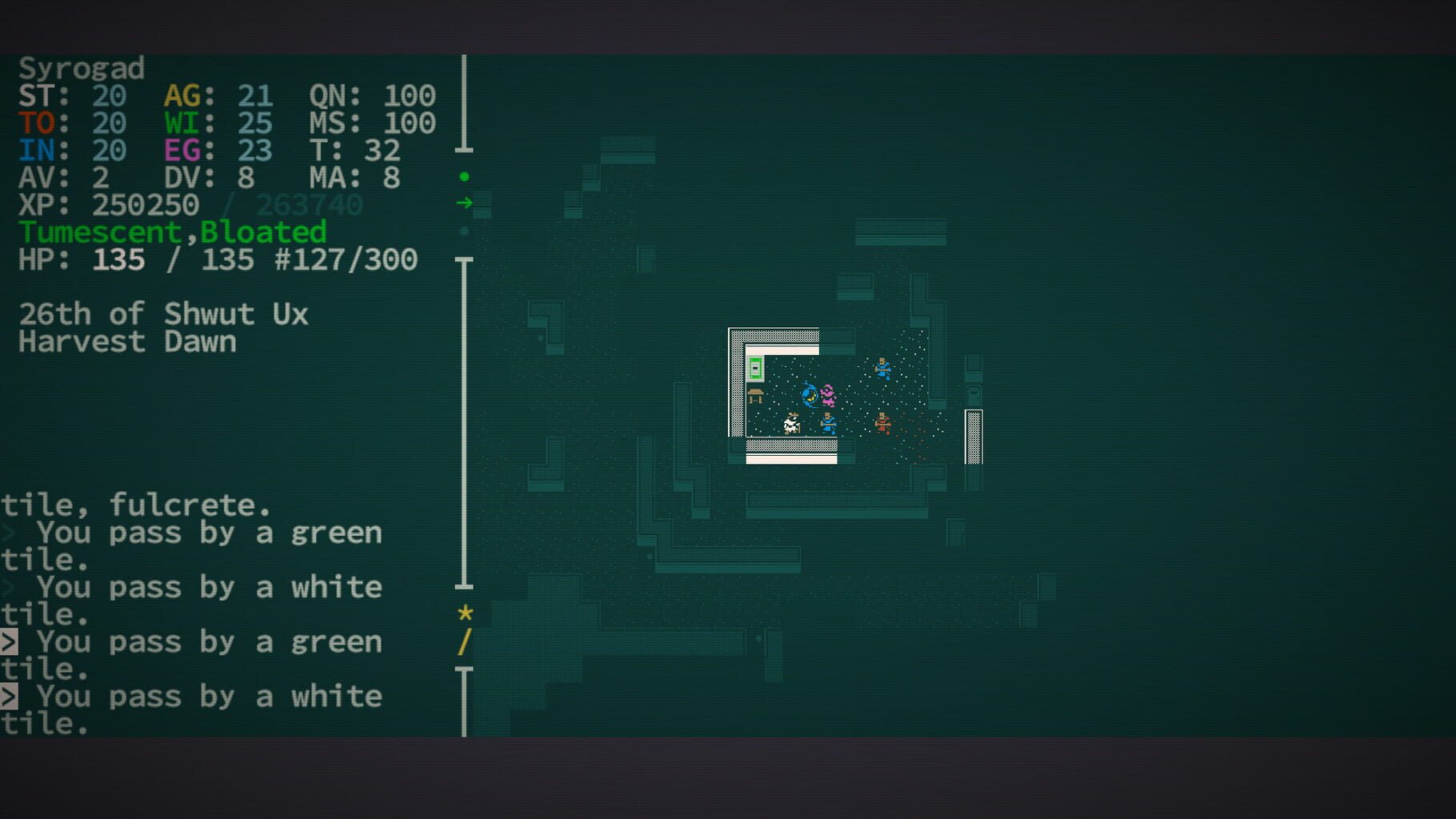Click the XP total 250250
This screenshot has height=819, width=1456.
click(x=148, y=205)
